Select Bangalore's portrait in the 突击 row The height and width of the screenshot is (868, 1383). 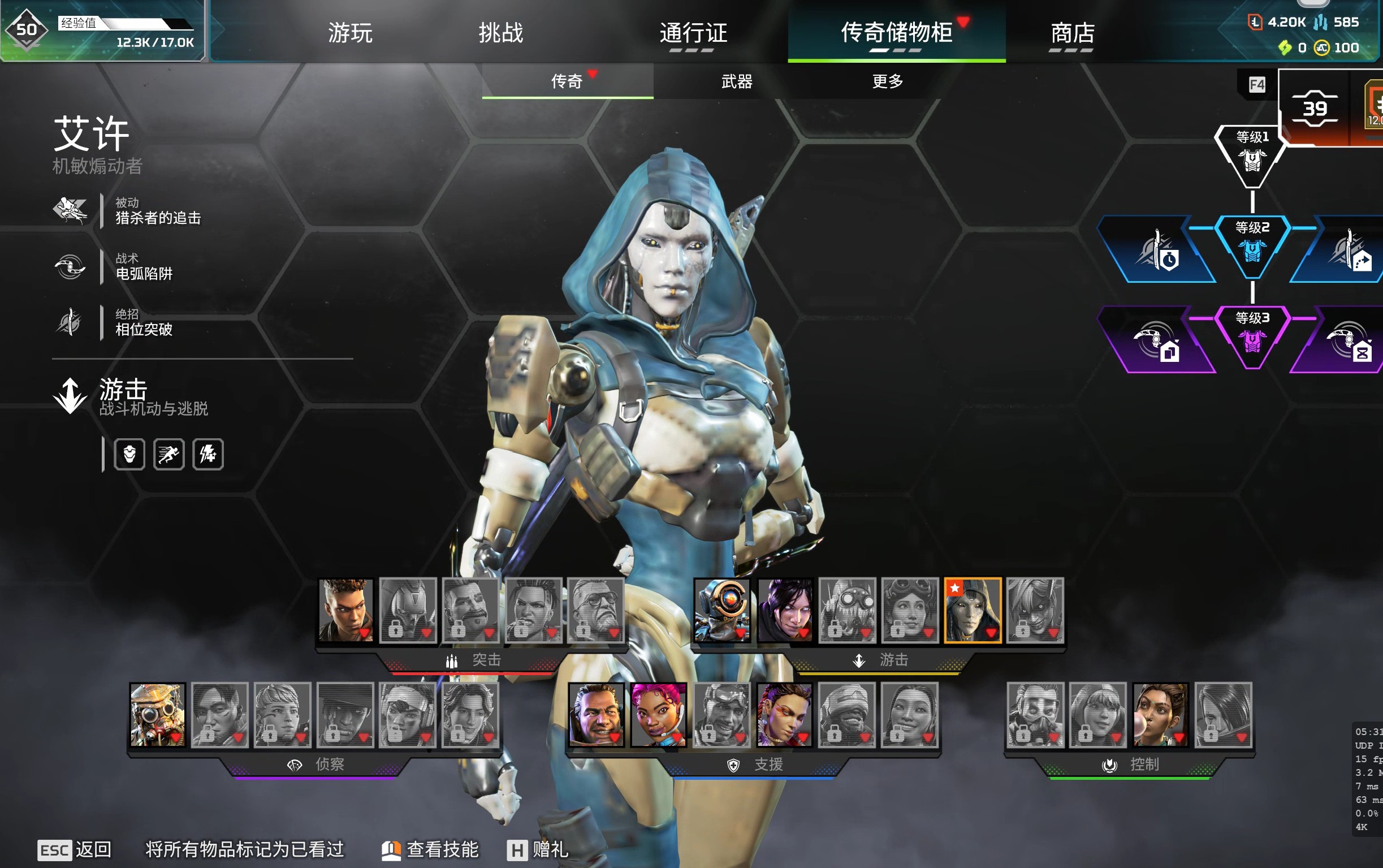coord(346,610)
